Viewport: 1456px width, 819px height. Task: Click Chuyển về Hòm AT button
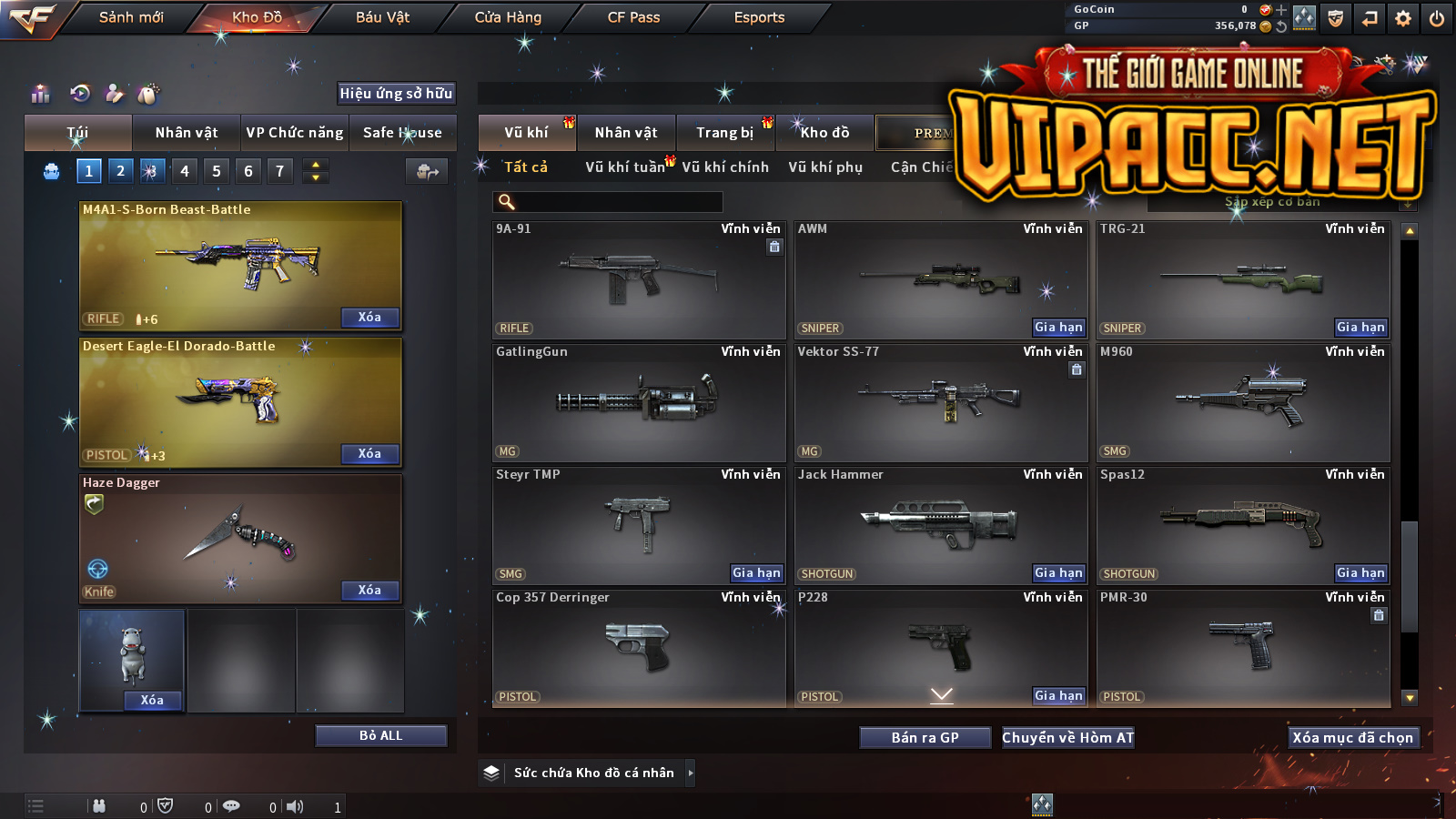(x=1068, y=738)
